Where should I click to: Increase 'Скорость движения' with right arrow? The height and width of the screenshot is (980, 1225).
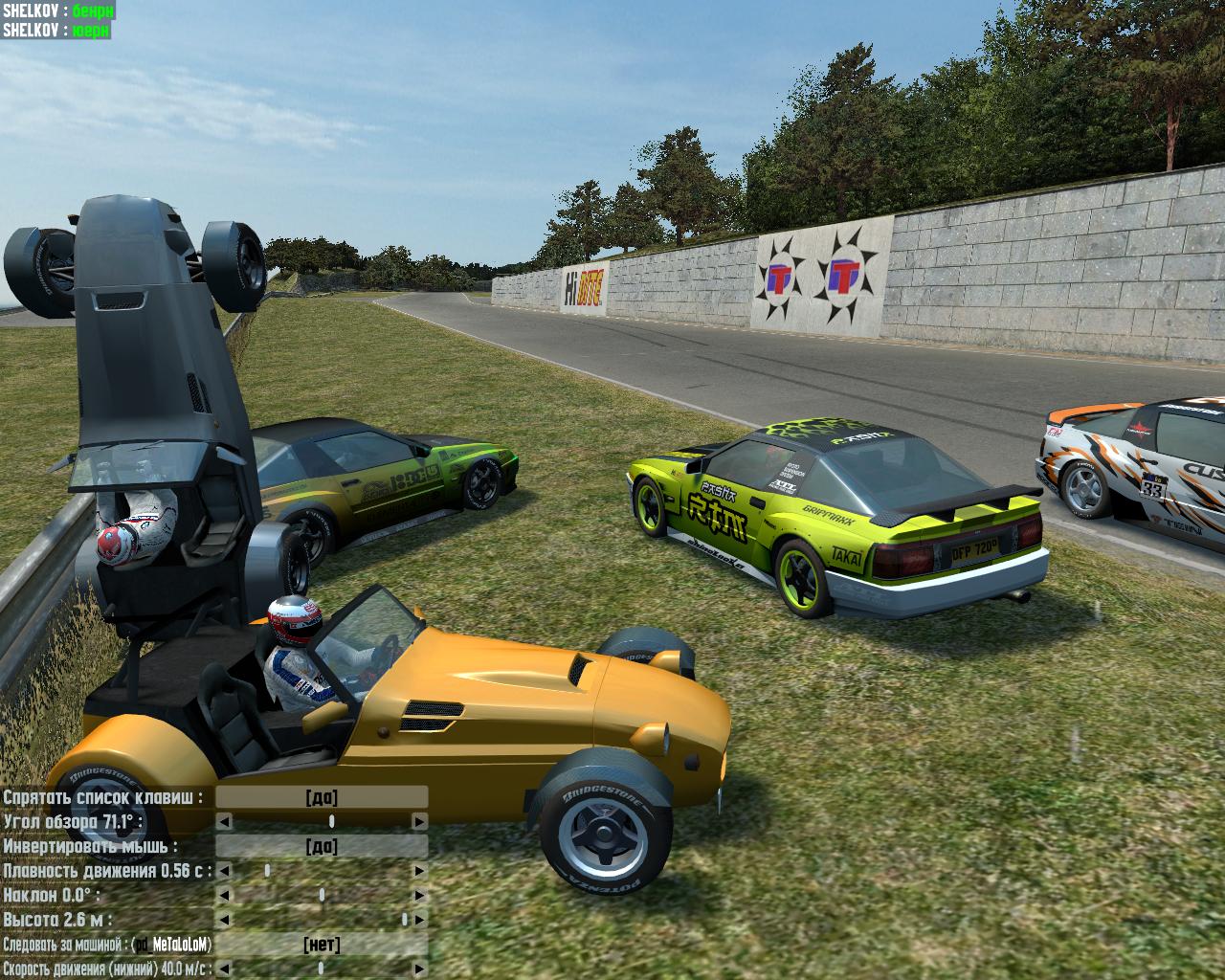pos(419,969)
